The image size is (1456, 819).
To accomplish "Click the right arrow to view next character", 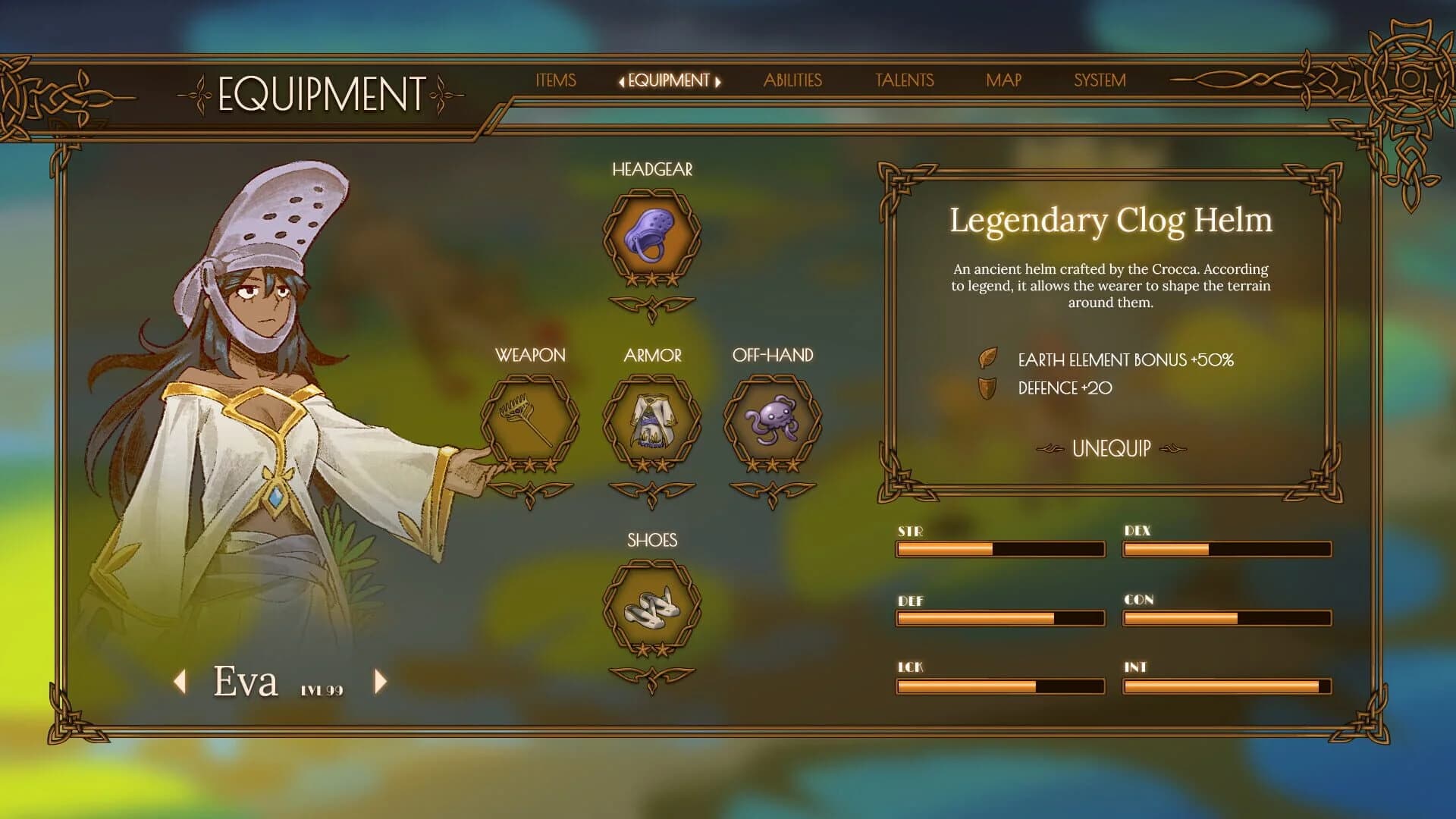I will (378, 682).
